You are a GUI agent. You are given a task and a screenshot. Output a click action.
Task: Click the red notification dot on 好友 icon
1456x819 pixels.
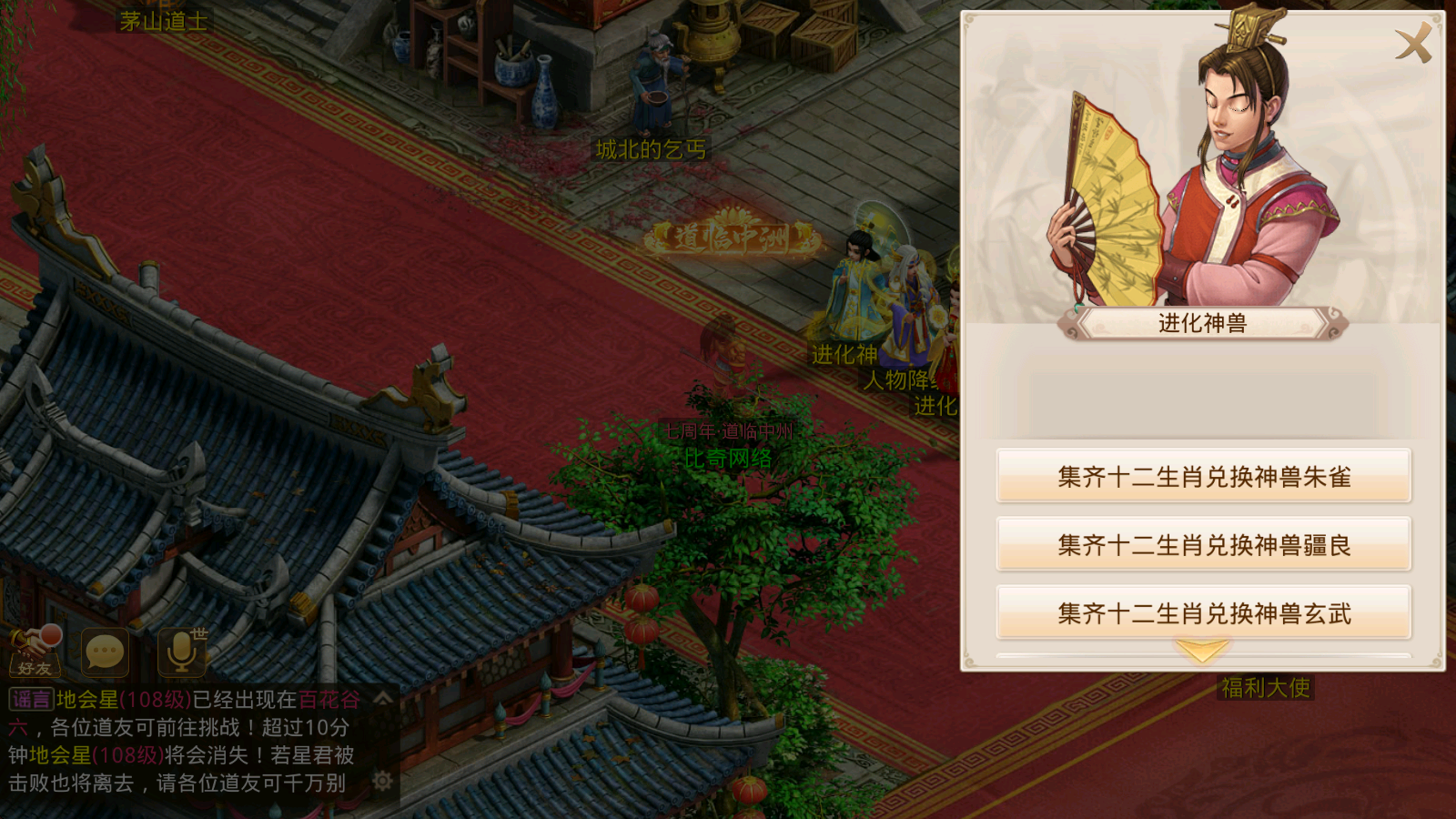51,634
